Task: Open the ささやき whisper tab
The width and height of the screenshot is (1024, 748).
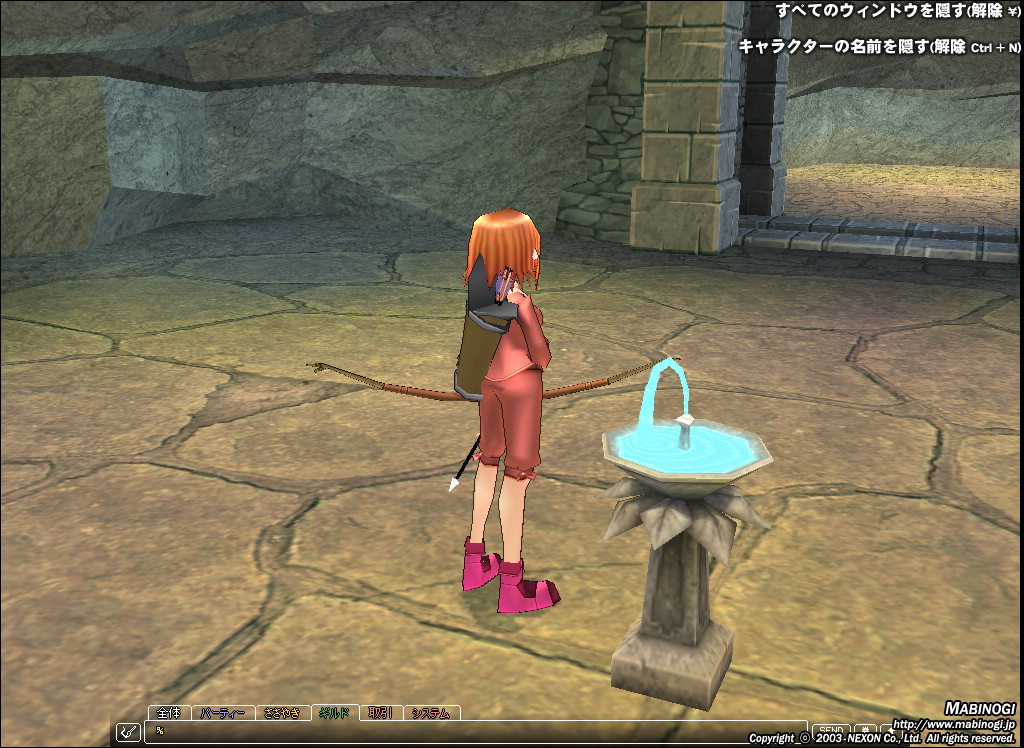Action: pyautogui.click(x=283, y=713)
